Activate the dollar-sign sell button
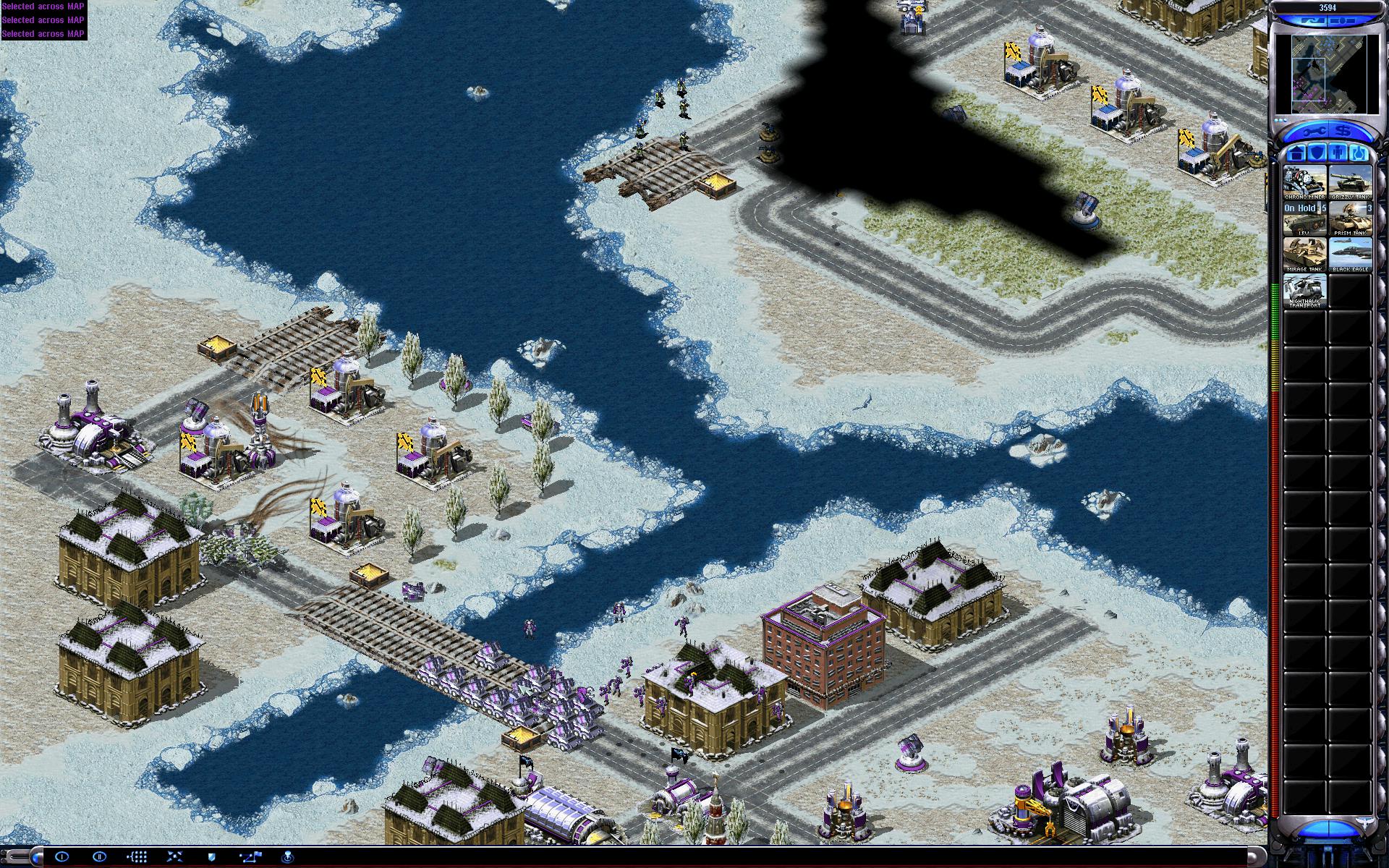The height and width of the screenshot is (868, 1389). click(x=1343, y=132)
